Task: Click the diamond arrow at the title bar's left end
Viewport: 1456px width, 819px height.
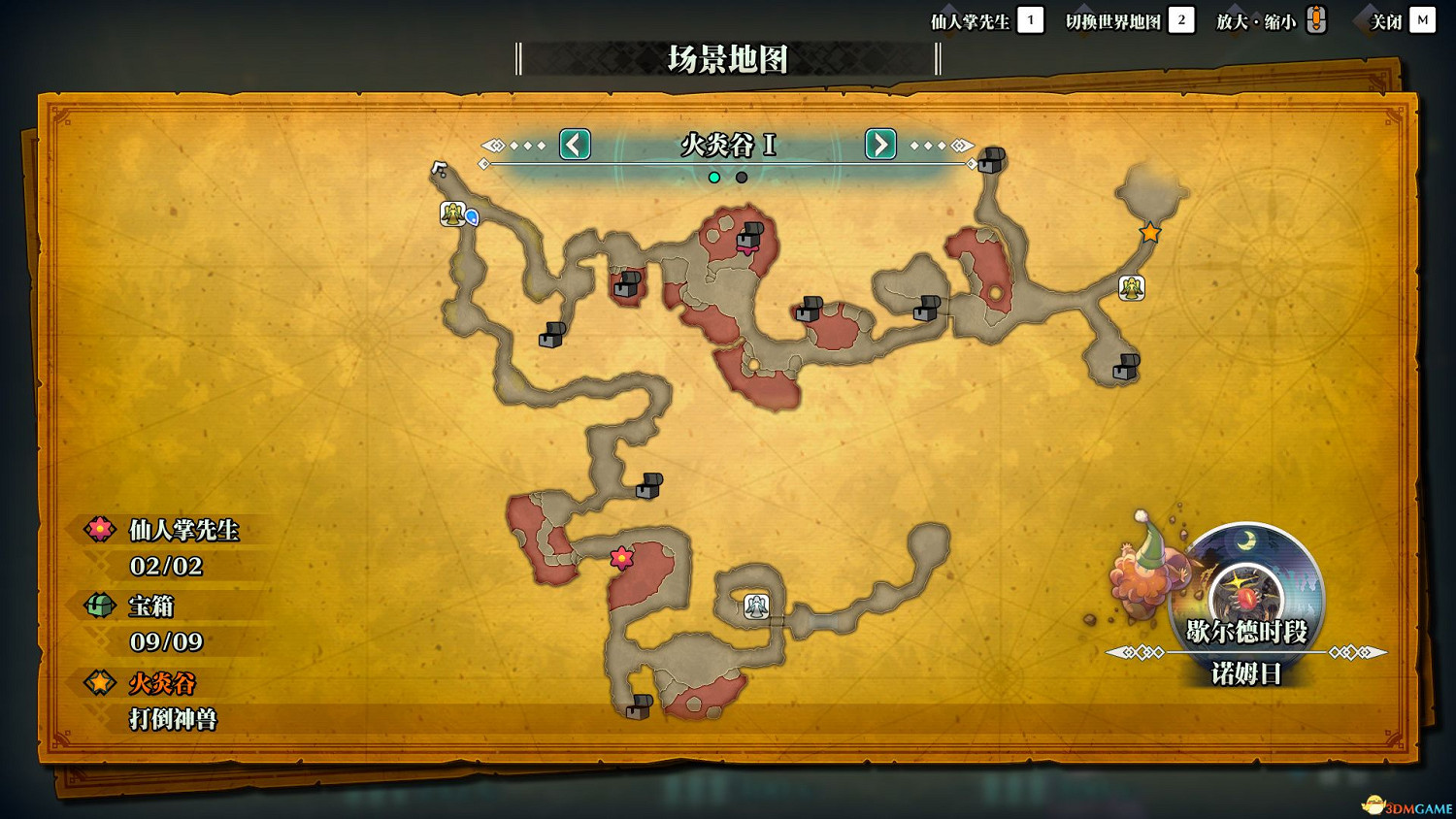Action: click(x=494, y=145)
